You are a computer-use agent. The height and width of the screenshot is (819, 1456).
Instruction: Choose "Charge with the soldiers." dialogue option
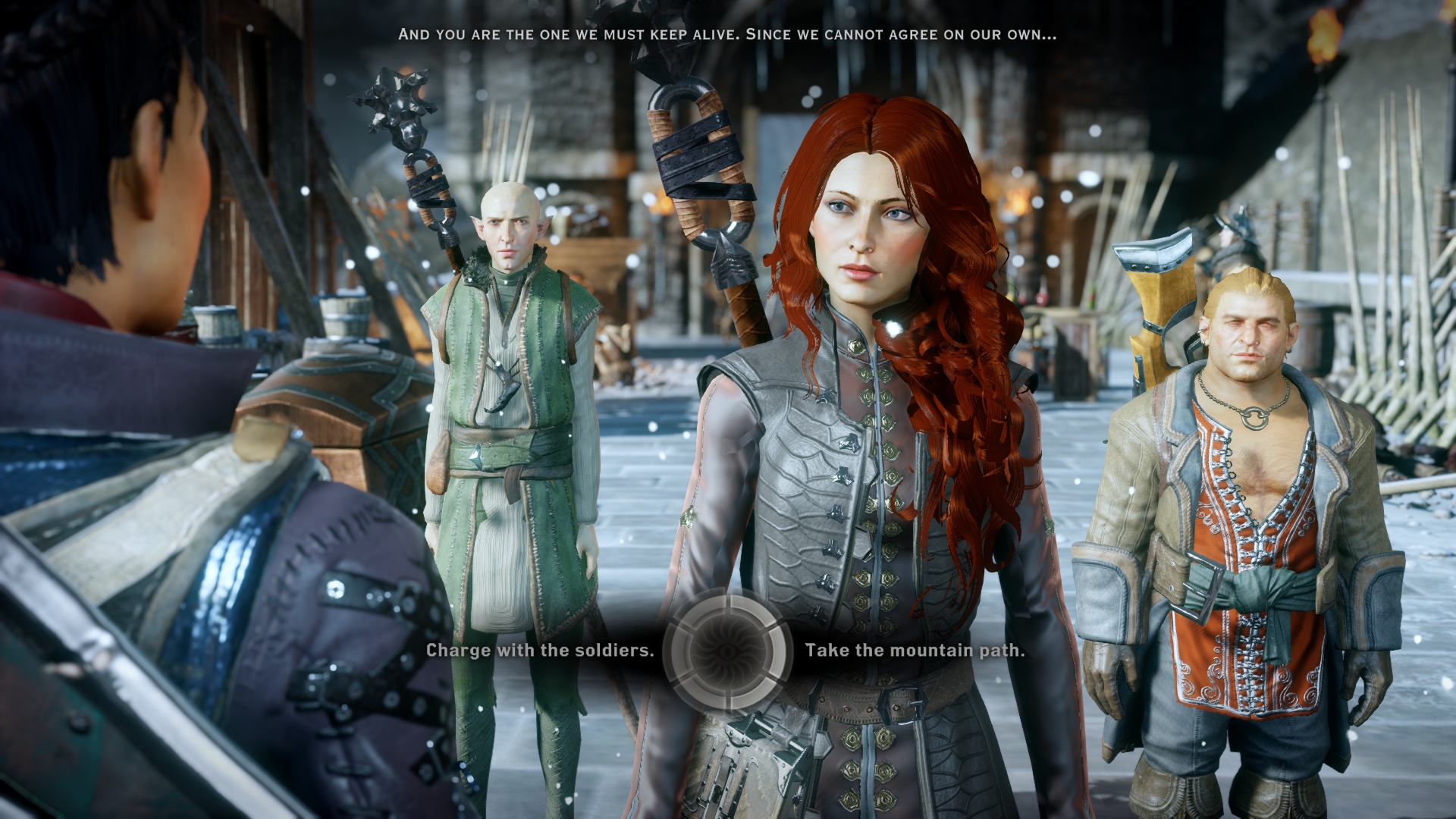[x=539, y=650]
